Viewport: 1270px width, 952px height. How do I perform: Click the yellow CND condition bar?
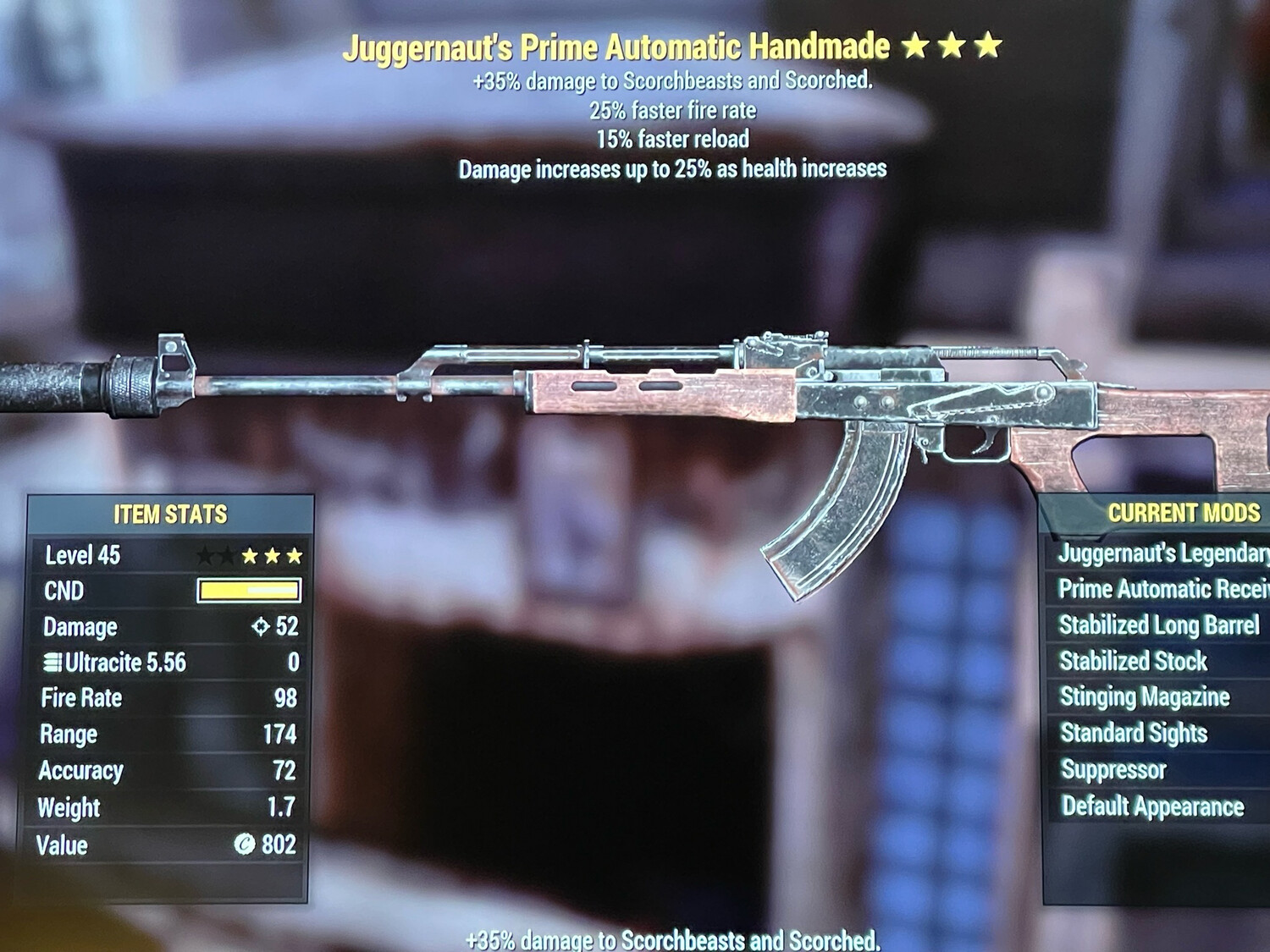[250, 592]
